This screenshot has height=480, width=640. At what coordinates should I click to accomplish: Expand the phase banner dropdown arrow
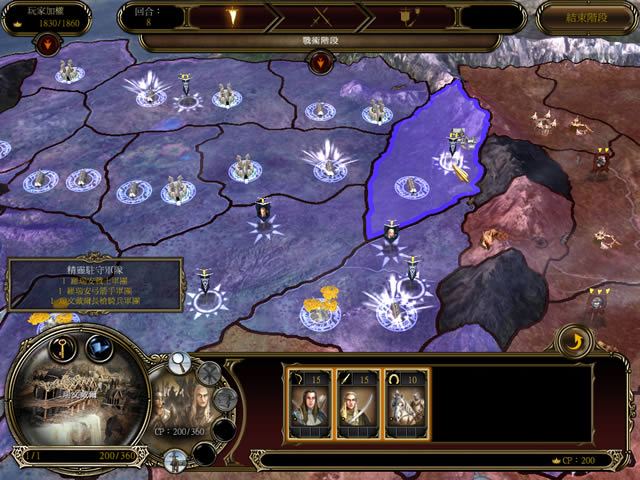click(322, 62)
